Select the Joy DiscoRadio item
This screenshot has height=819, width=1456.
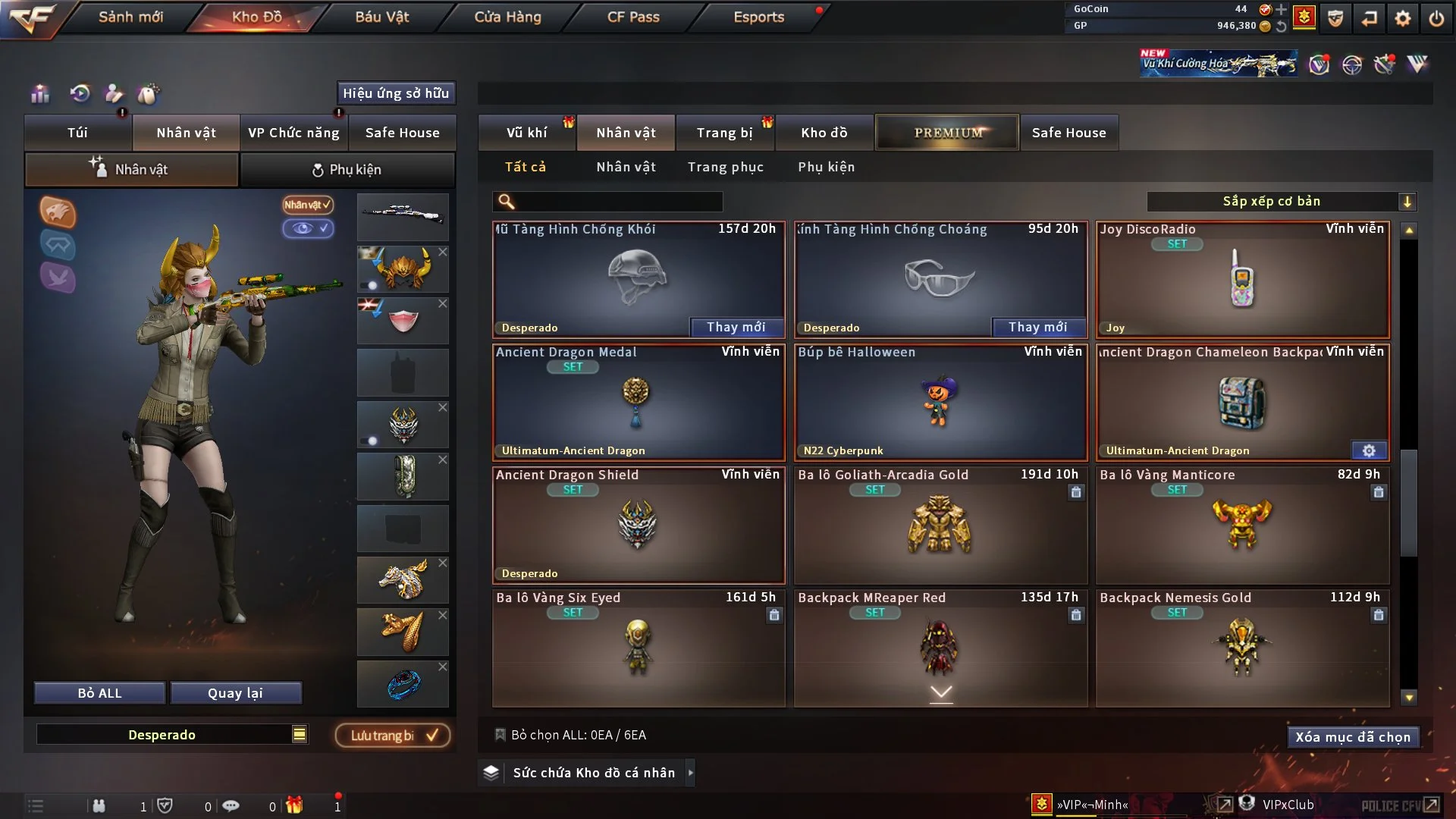point(1242,279)
